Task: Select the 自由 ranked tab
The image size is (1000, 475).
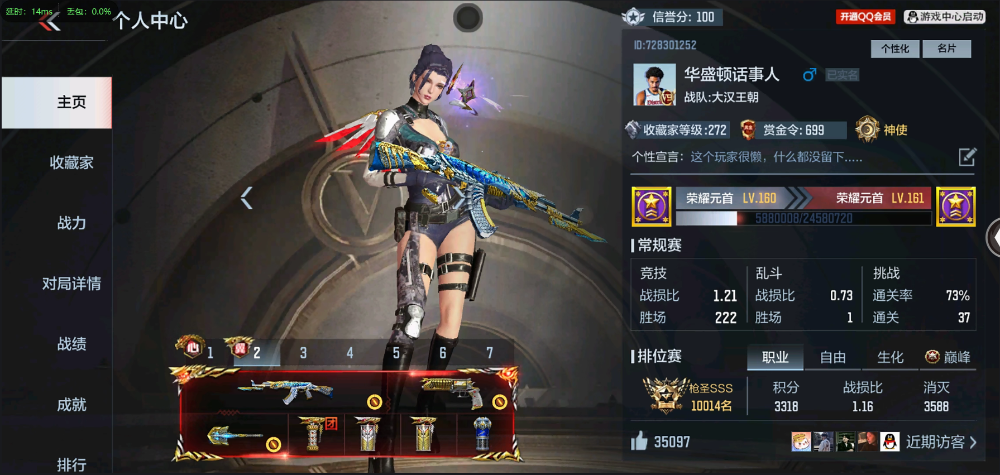Action: click(x=833, y=357)
